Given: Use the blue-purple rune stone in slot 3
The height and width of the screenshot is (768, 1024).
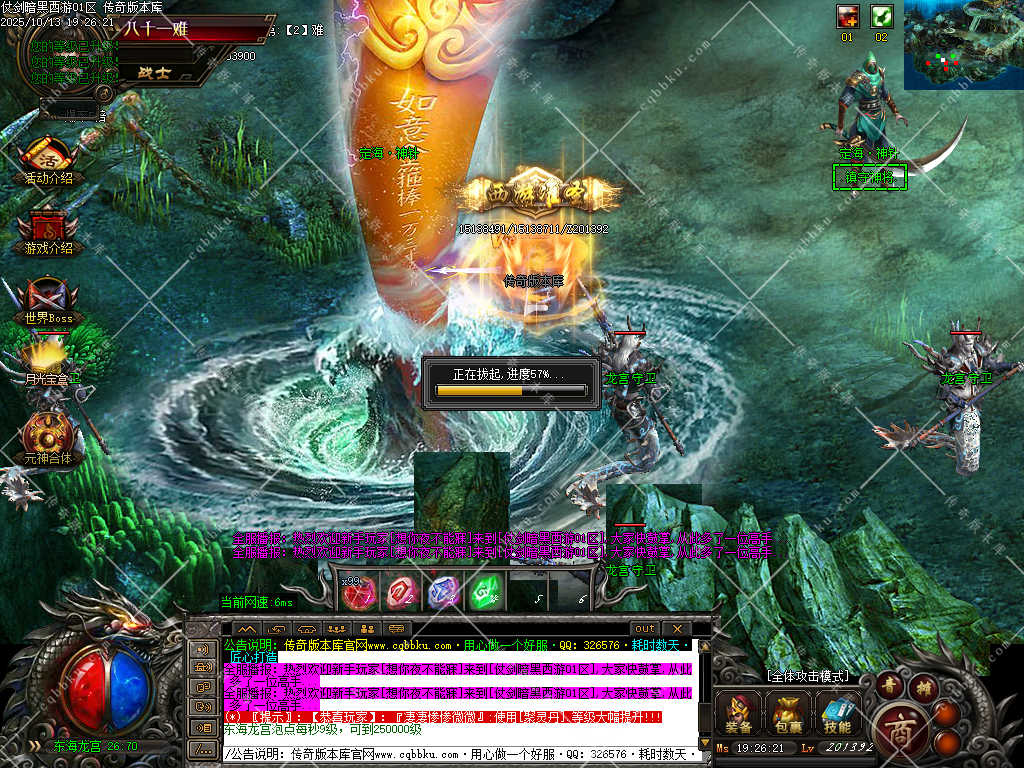Looking at the screenshot, I should pyautogui.click(x=443, y=593).
